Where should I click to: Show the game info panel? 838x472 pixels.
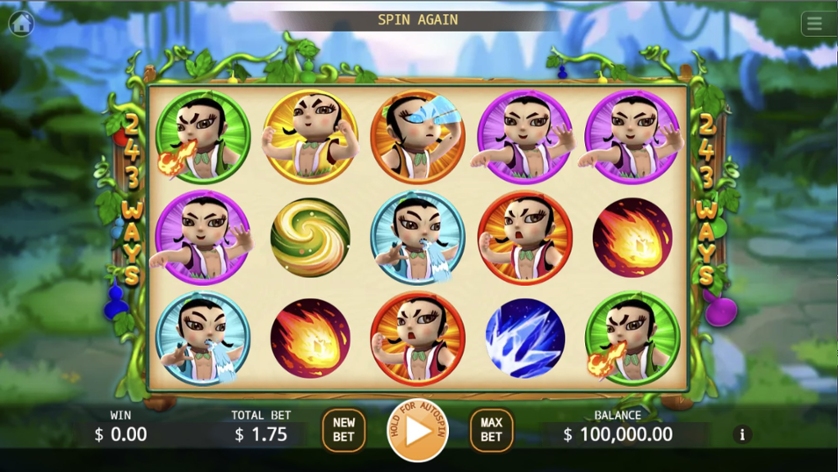742,434
